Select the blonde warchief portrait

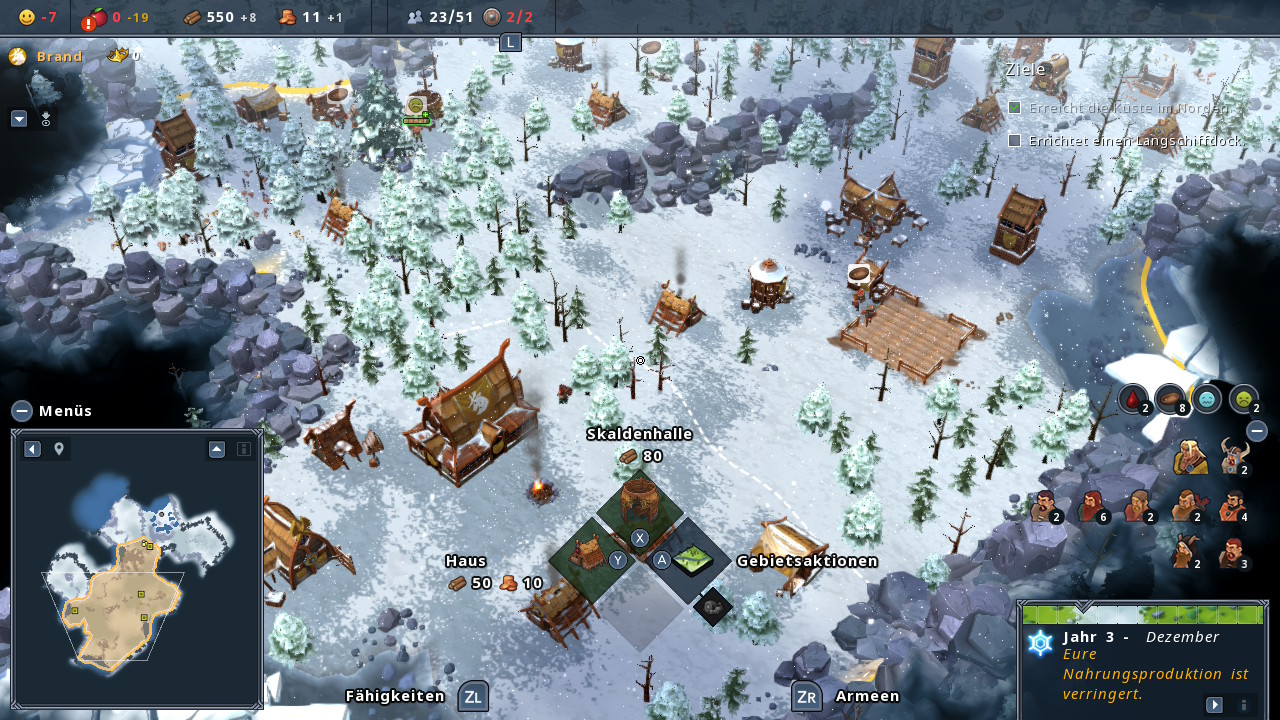[1190, 457]
